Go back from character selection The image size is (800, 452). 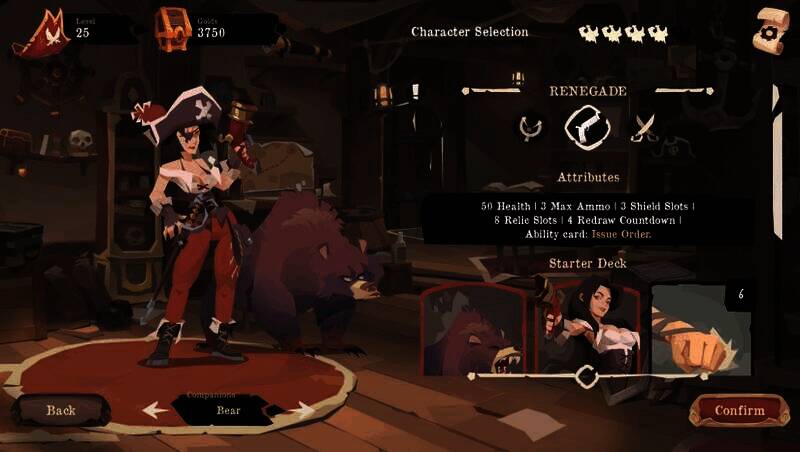point(61,410)
